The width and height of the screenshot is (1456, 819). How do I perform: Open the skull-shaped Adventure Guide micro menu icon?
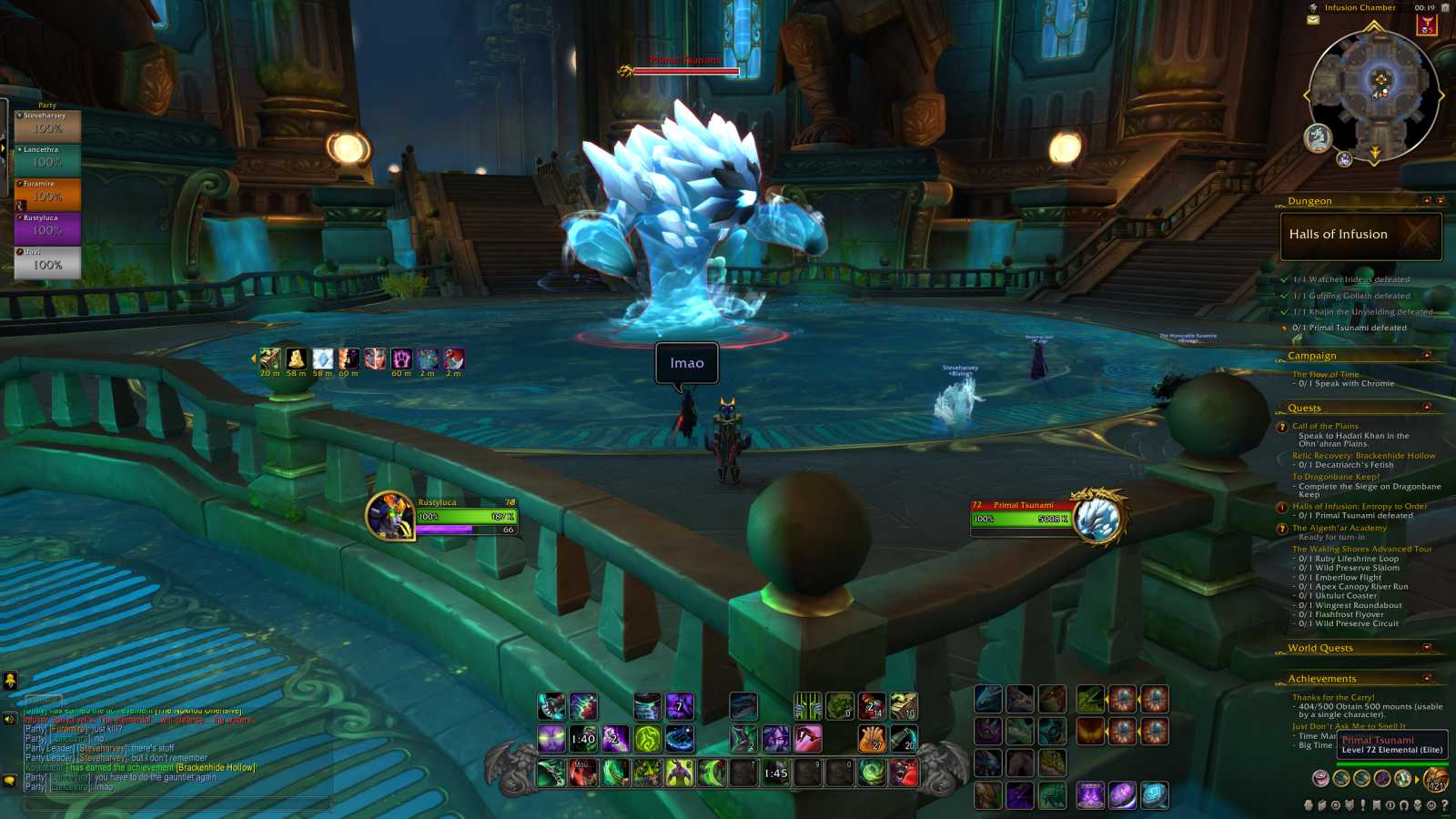pos(1418,806)
